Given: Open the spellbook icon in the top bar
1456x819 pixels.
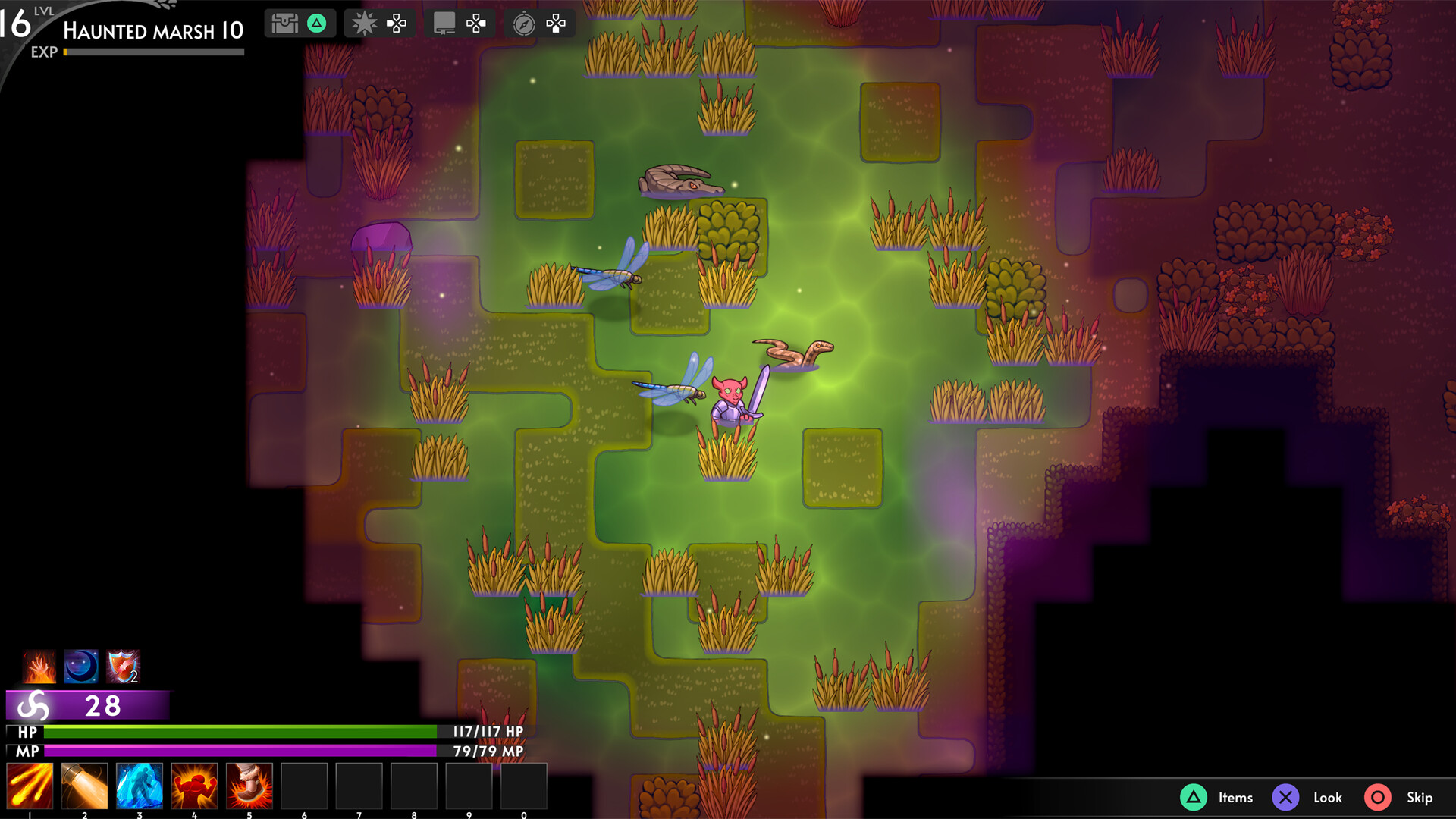Looking at the screenshot, I should [x=444, y=23].
